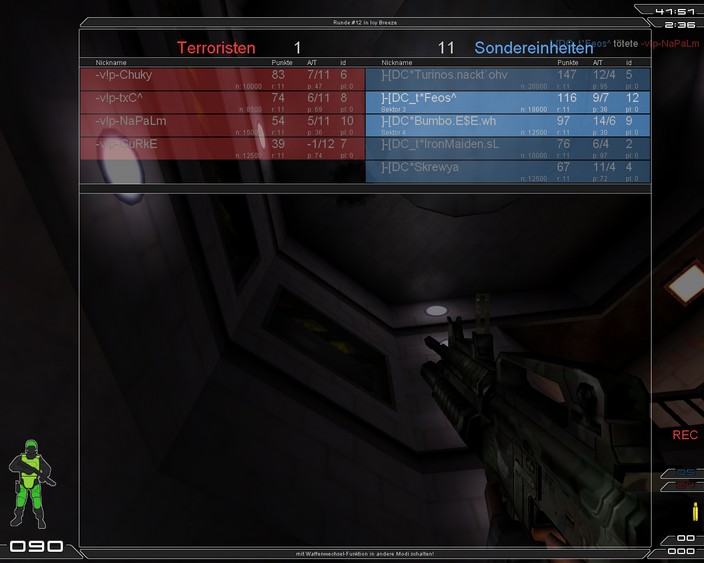
Task: Select the Sondereinheiten team header
Action: (x=533, y=47)
